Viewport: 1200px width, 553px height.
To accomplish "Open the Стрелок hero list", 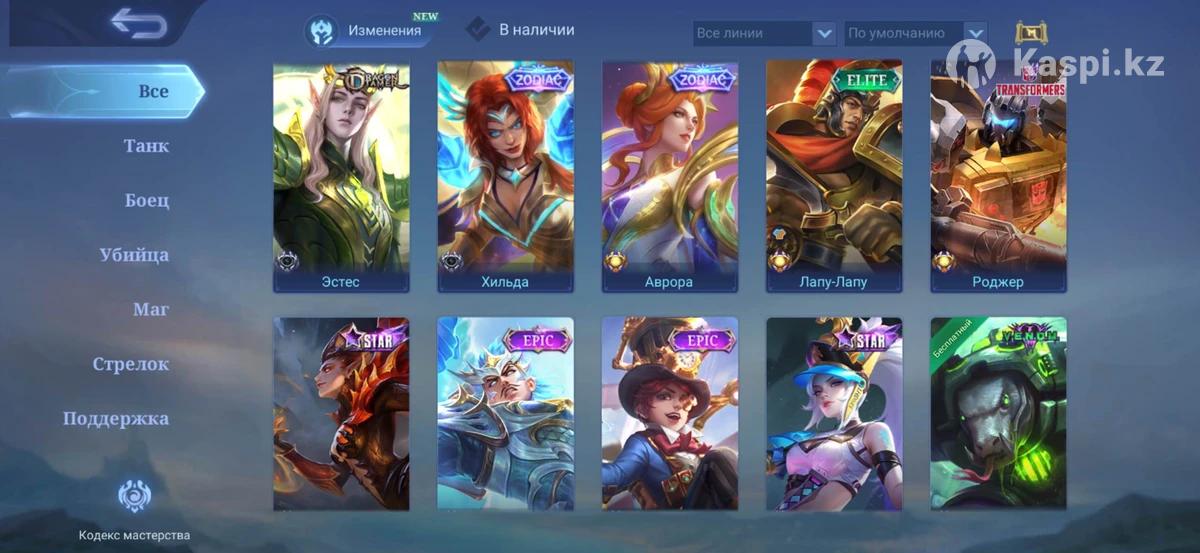I will click(x=131, y=364).
